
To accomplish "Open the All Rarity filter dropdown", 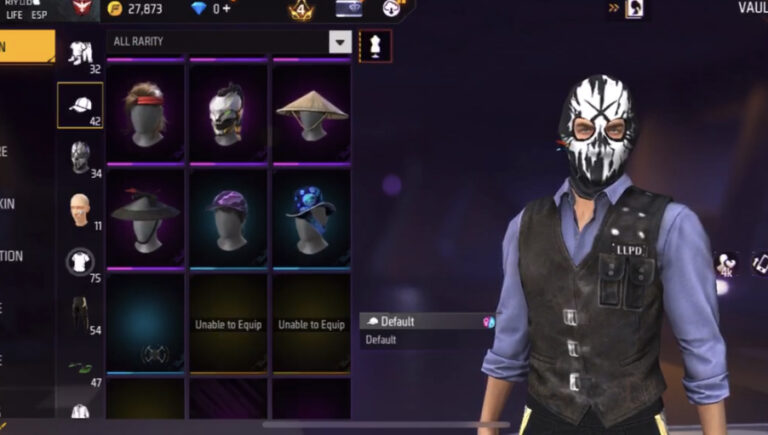I will click(x=341, y=42).
